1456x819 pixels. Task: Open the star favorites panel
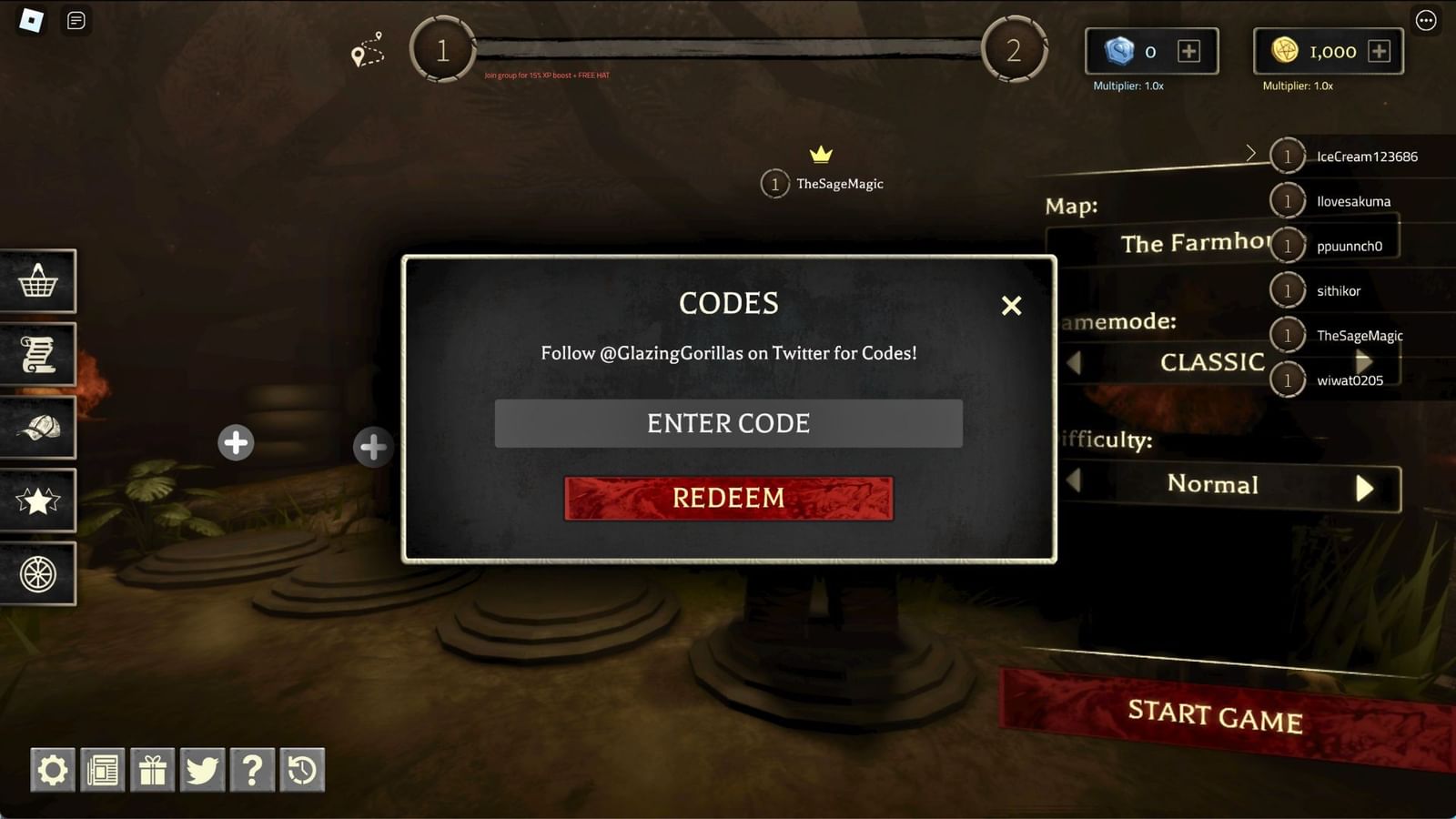coord(39,500)
